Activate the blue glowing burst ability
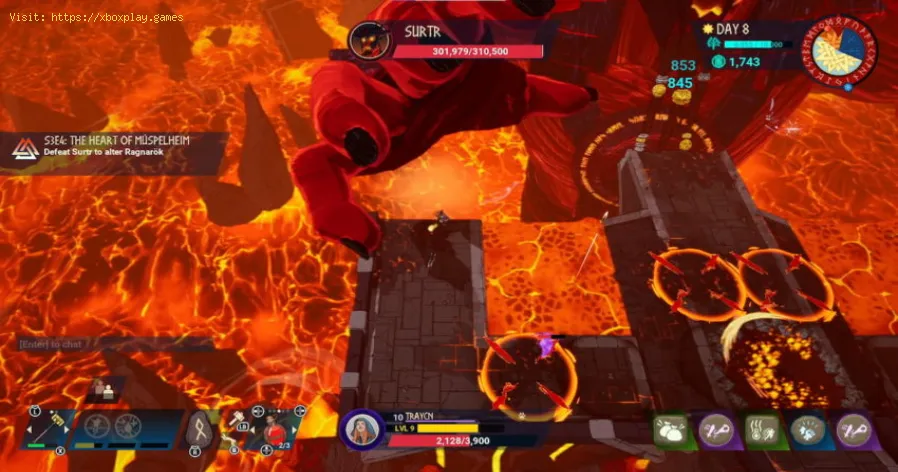This screenshot has width=898, height=472. click(x=808, y=431)
